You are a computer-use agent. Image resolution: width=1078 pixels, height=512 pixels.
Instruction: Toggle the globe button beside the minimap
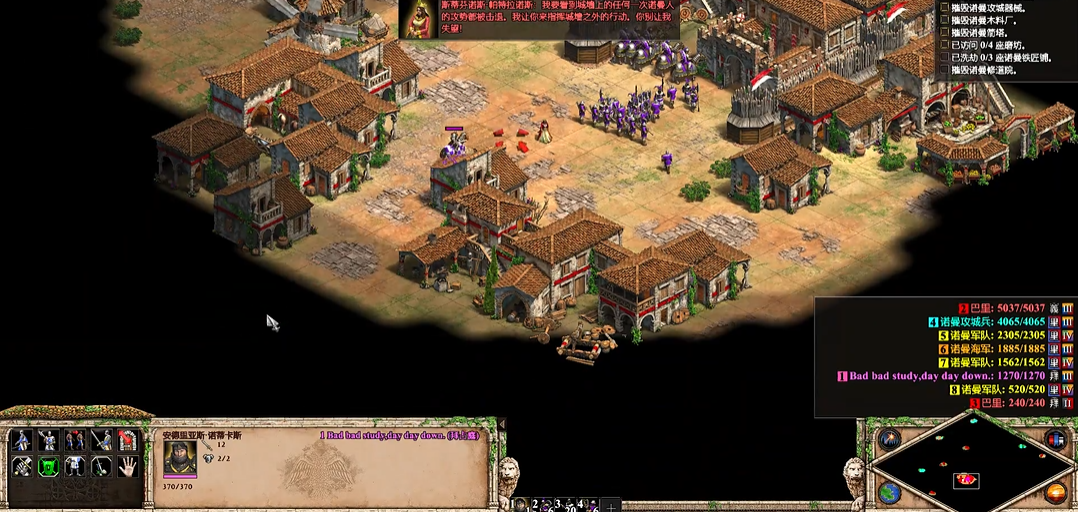click(888, 492)
